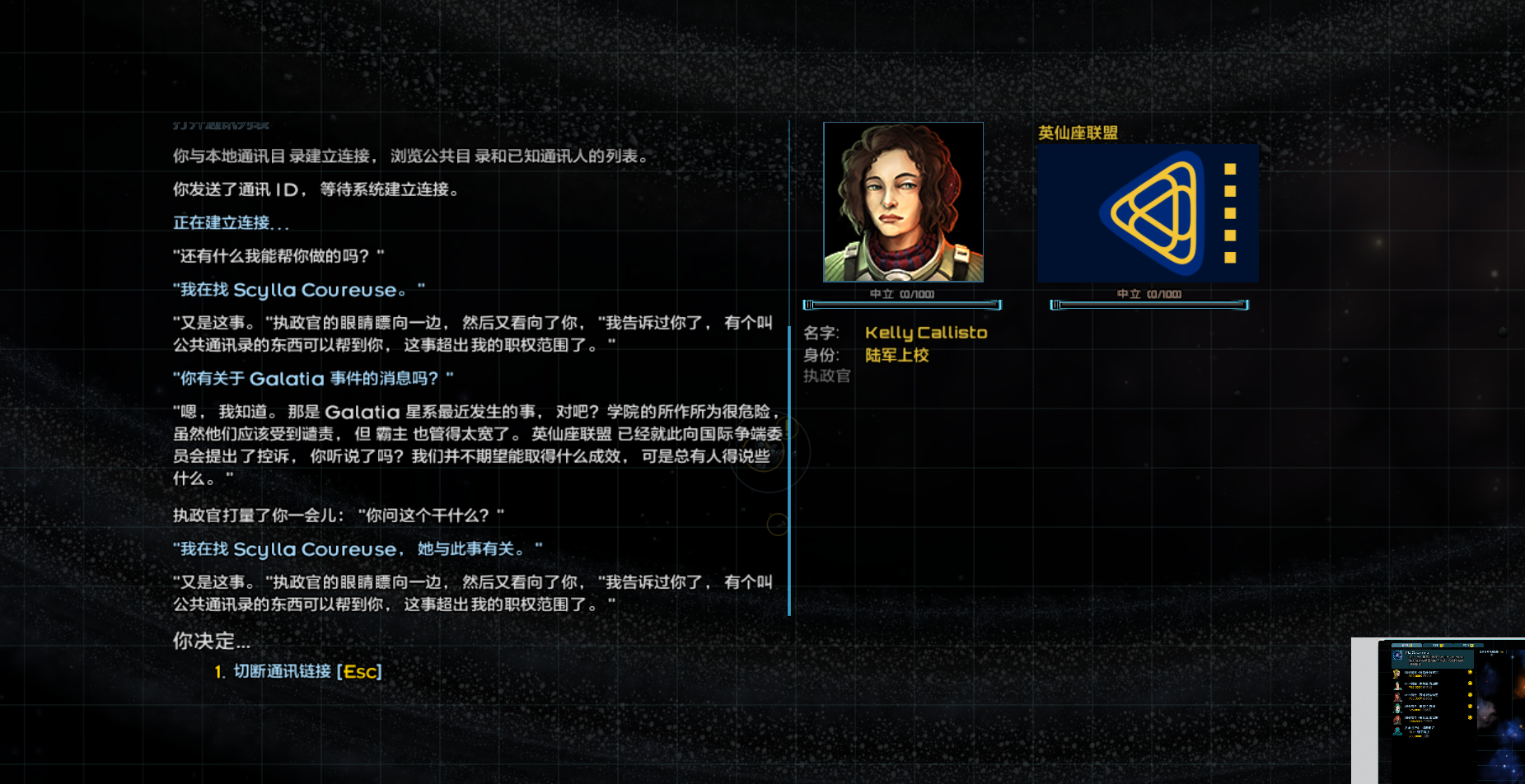Ask about the Galatia 事件 dialogue option
Image resolution: width=1525 pixels, height=784 pixels.
[x=311, y=378]
